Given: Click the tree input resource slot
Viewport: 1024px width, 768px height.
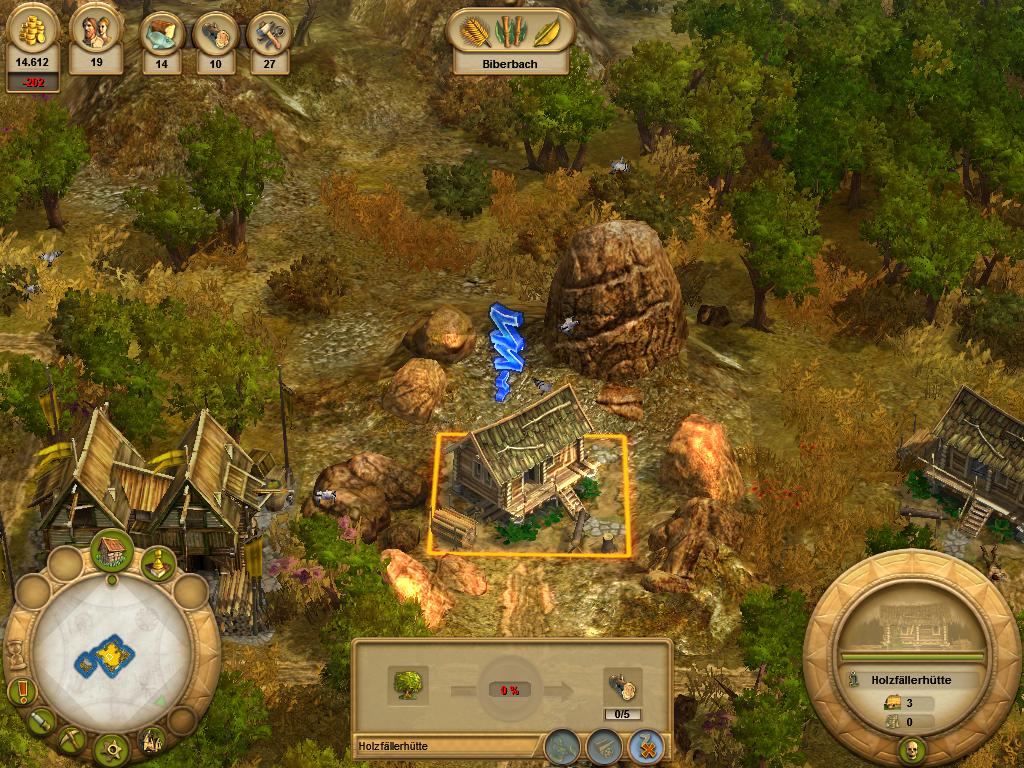Looking at the screenshot, I should click(x=408, y=685).
